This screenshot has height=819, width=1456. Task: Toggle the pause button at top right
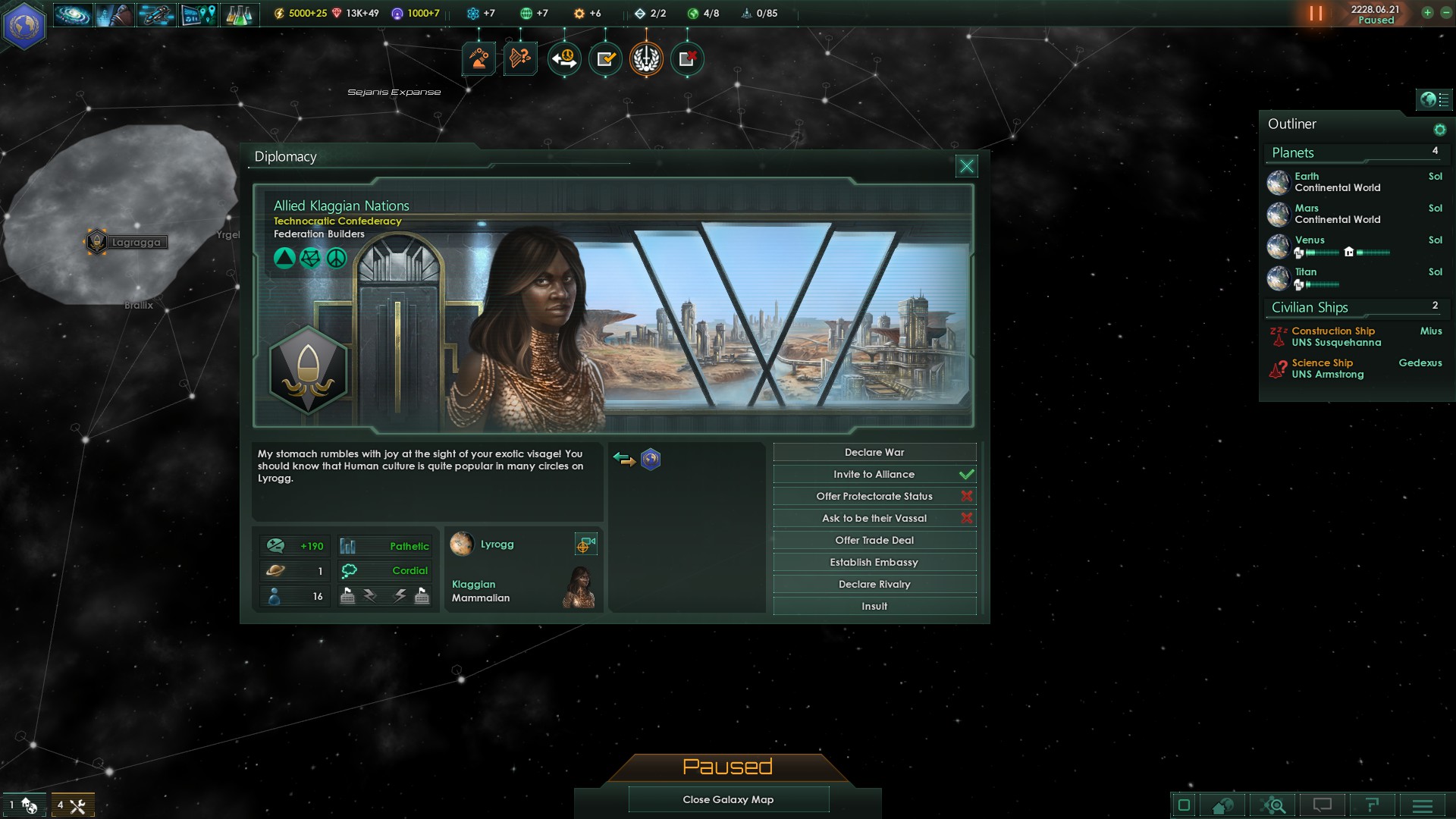1316,14
